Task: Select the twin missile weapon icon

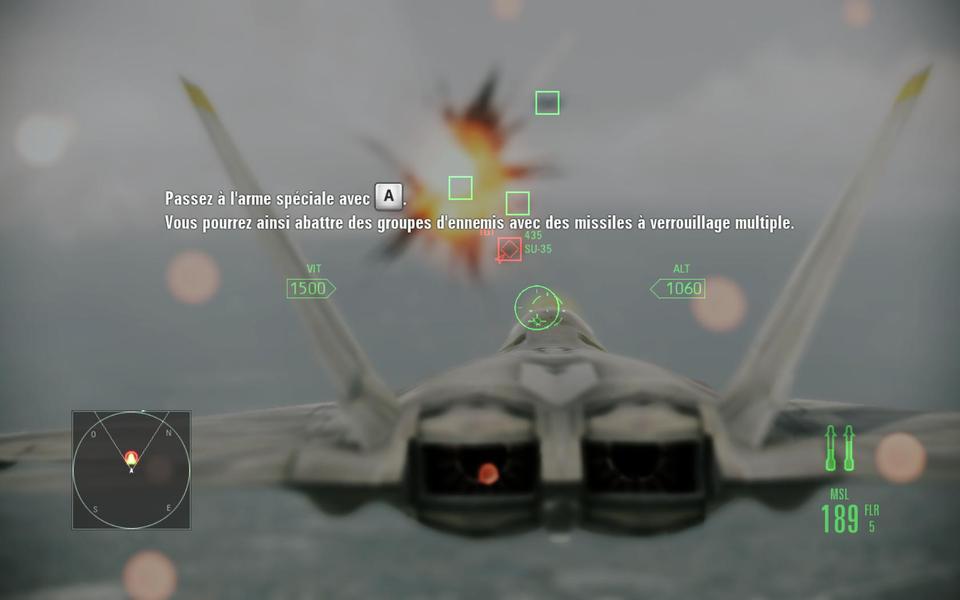Action: click(839, 449)
